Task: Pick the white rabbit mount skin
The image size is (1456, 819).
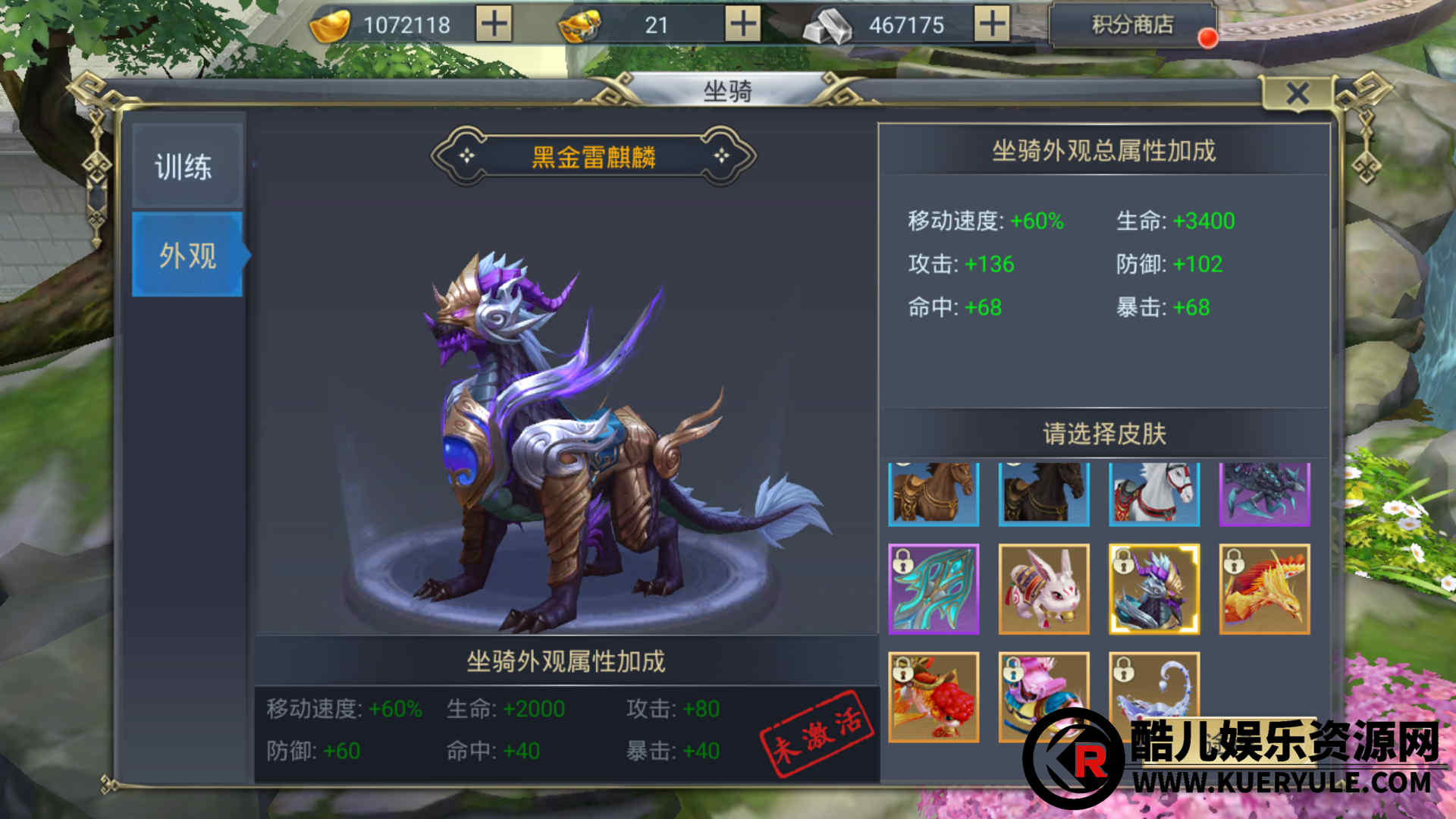Action: coord(1043,589)
